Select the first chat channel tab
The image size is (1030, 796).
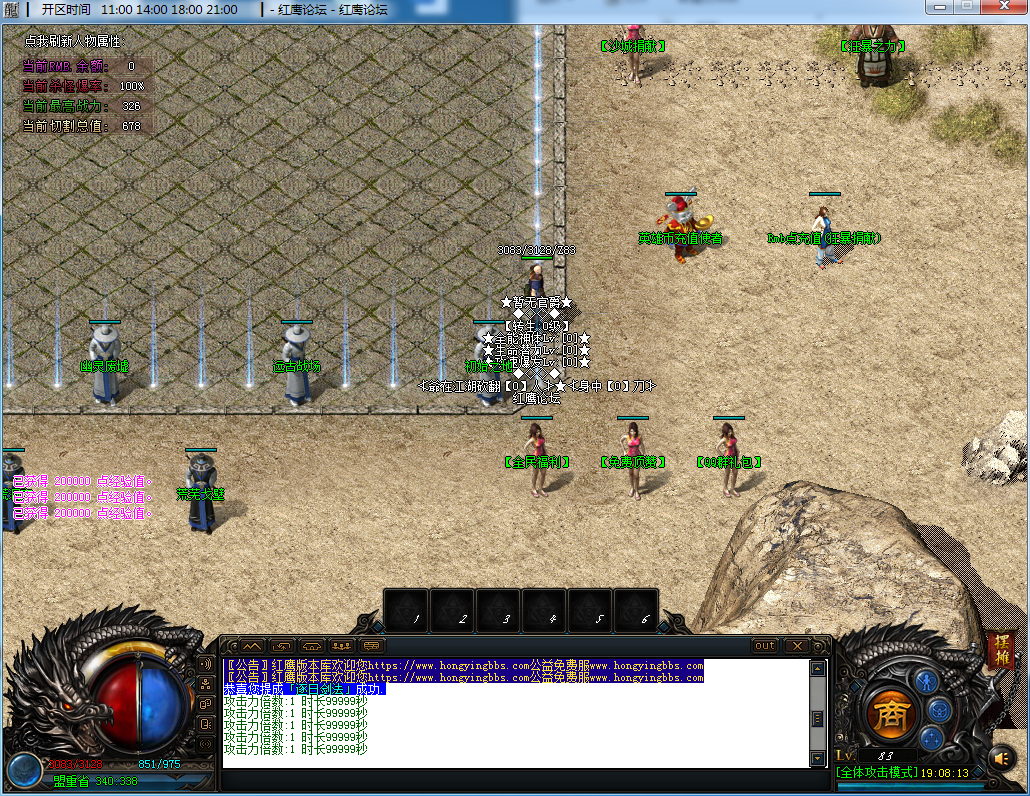point(250,646)
